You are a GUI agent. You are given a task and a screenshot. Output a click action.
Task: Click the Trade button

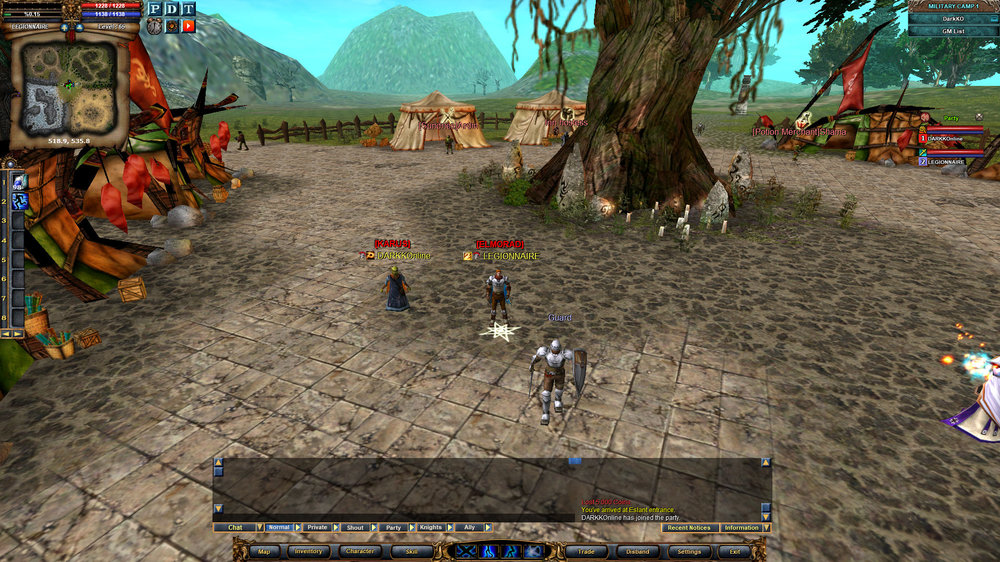click(586, 551)
